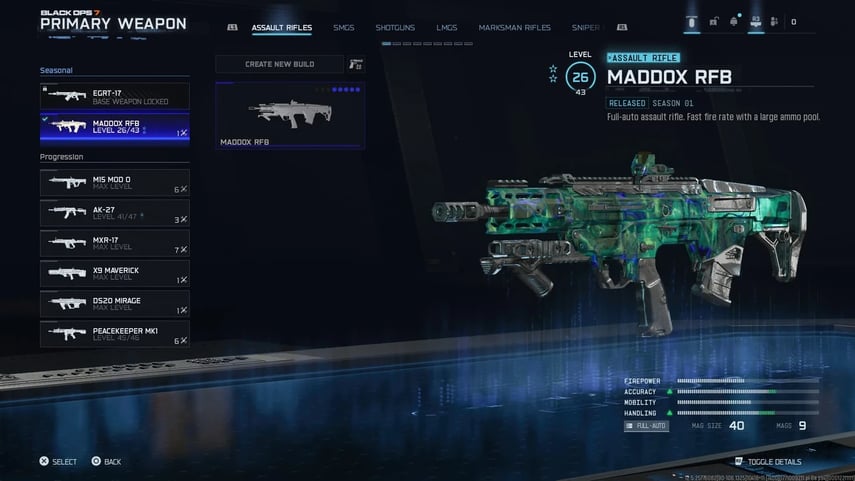
Task: Switch to the LMGs tab
Action: (x=446, y=27)
